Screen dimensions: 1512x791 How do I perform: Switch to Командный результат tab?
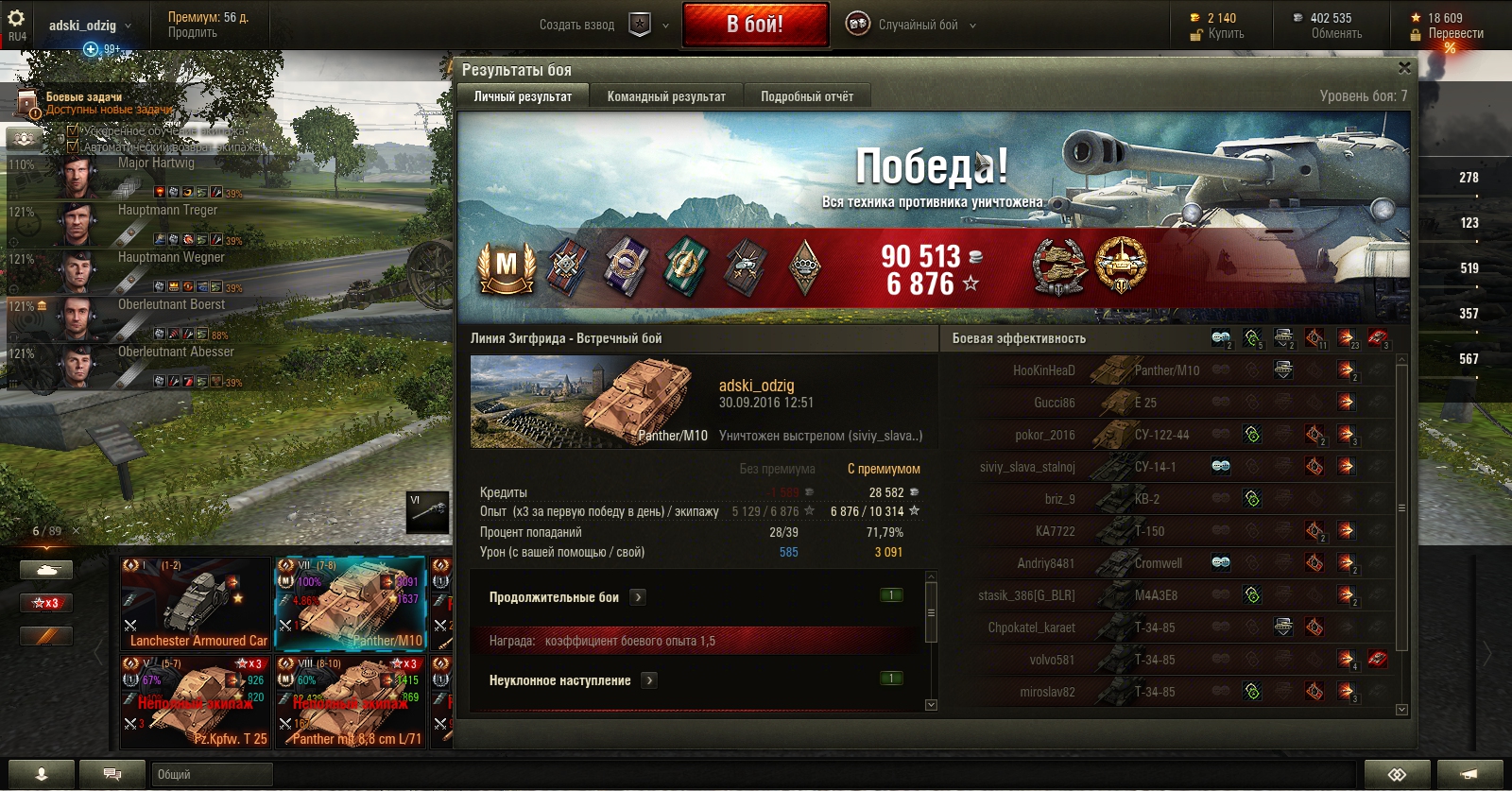(x=666, y=96)
